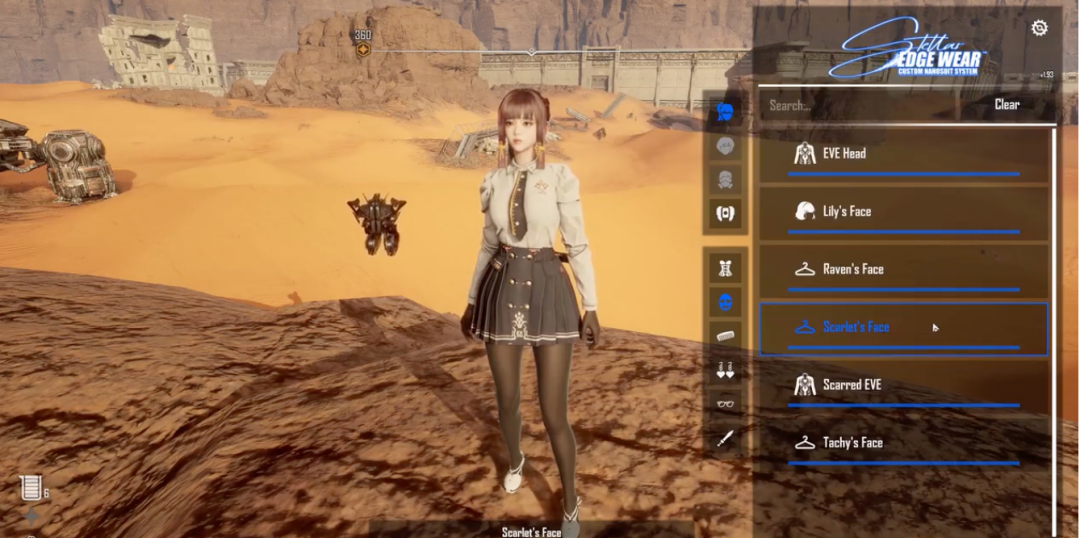This screenshot has width=1080, height=538.
Task: Open the hair comb category
Action: coord(726,335)
